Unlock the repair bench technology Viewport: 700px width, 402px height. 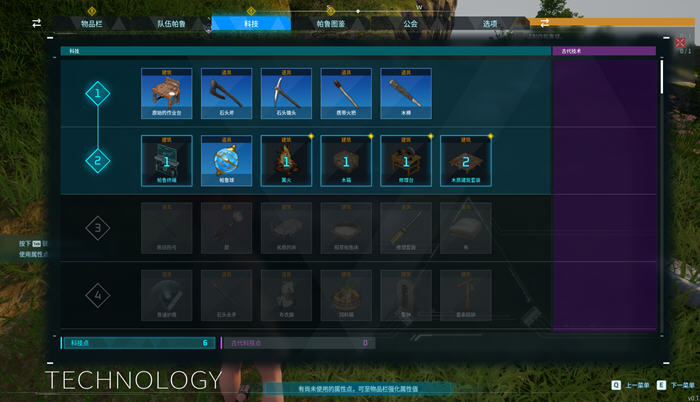[x=406, y=158]
